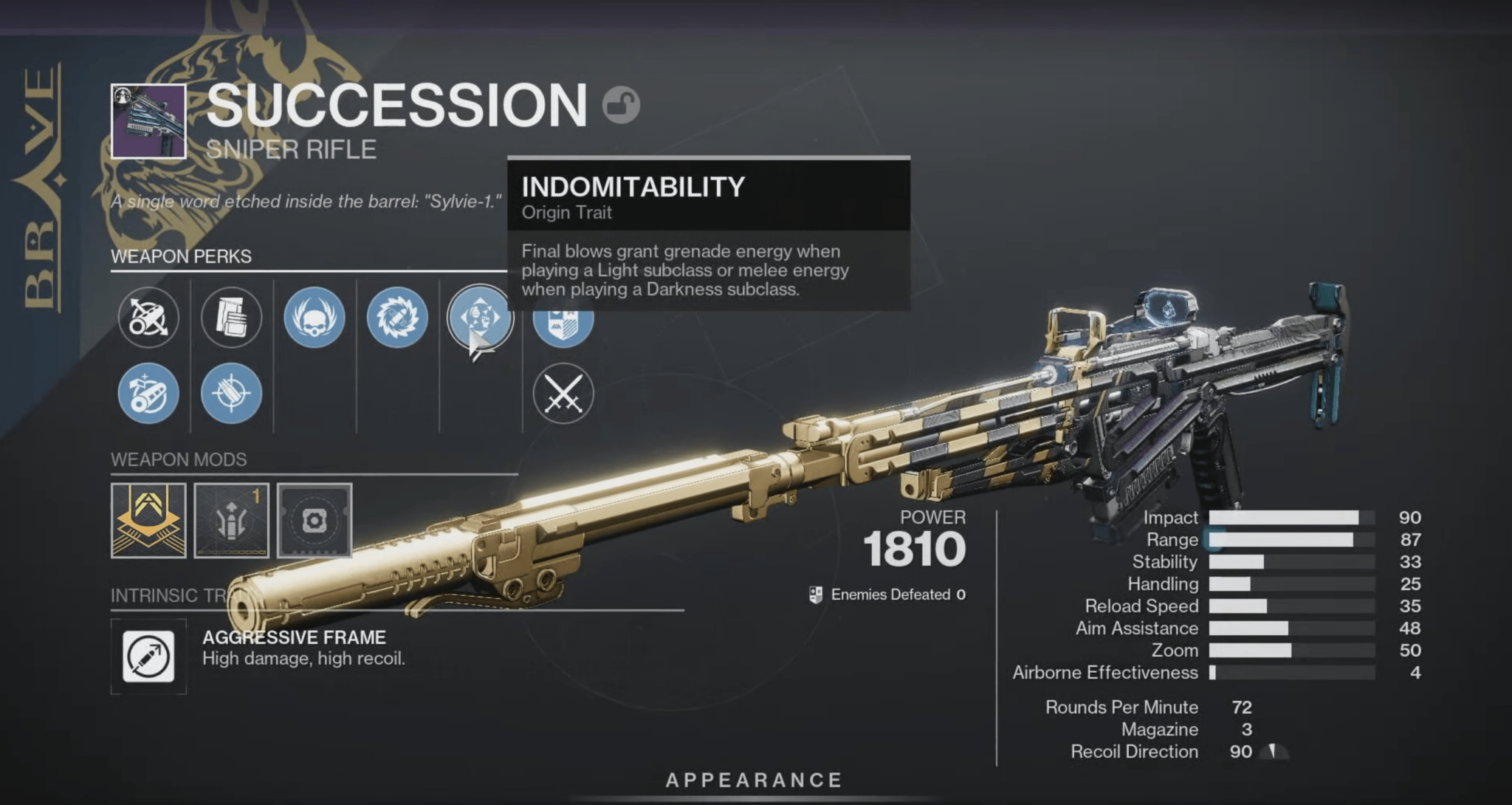Switch to the Appearance tab
Viewport: 1512px width, 805px height.
click(x=755, y=778)
